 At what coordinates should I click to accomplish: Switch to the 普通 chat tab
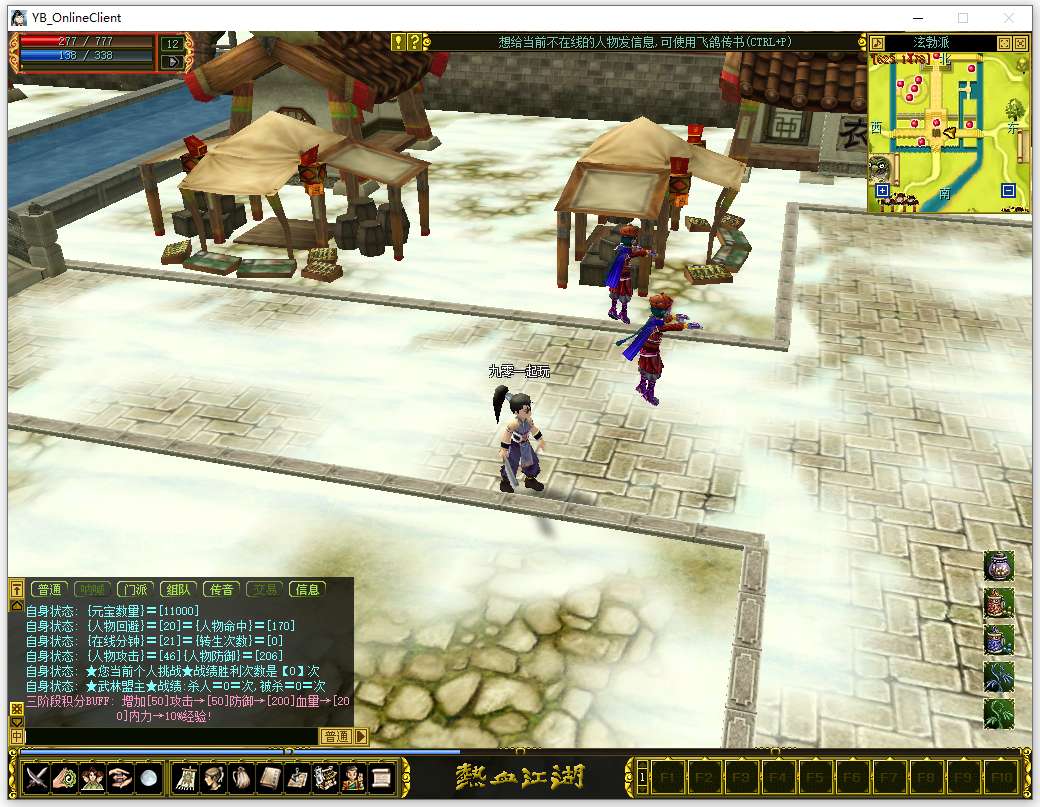point(48,590)
